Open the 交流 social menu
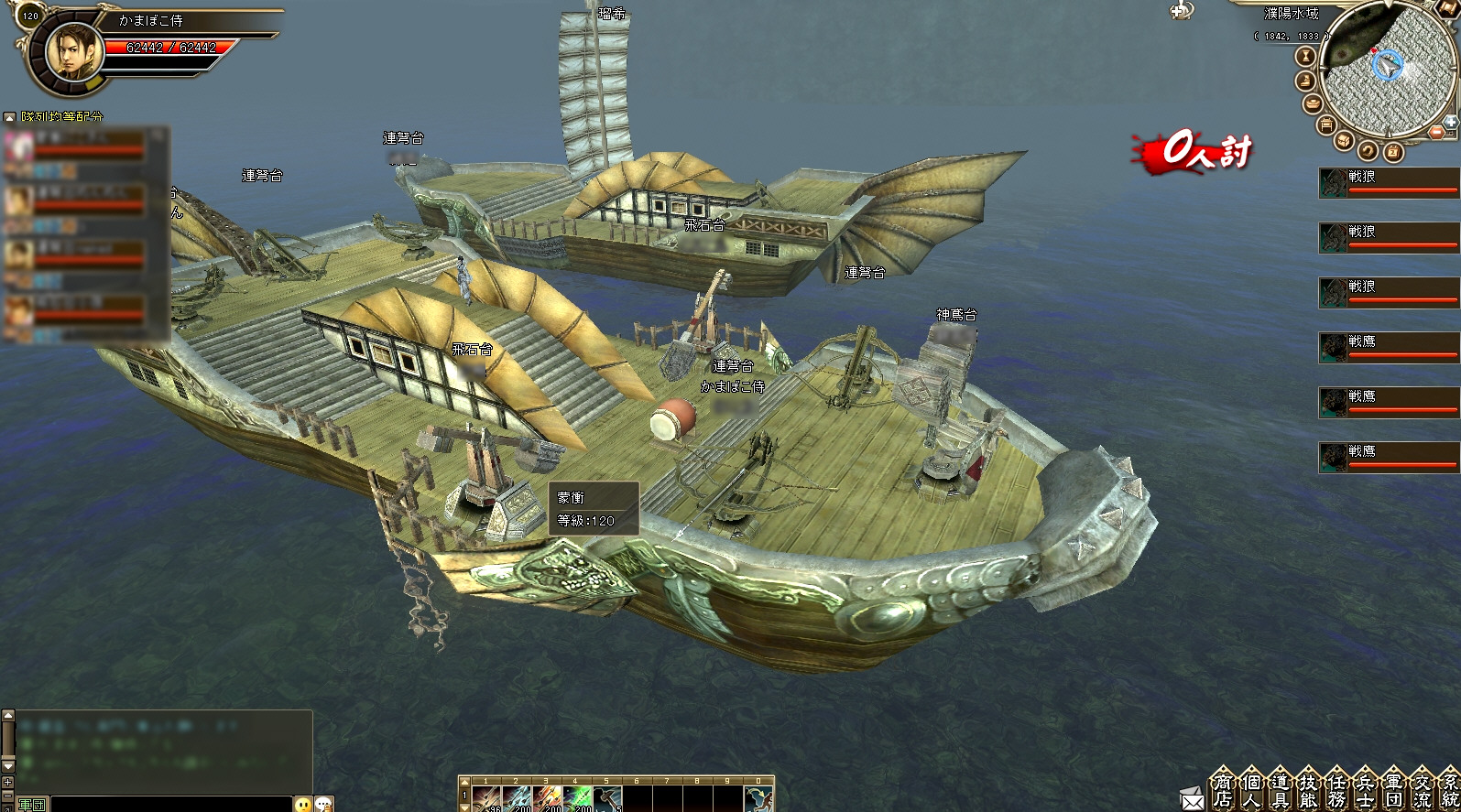This screenshot has width=1461, height=812. (x=1421, y=790)
